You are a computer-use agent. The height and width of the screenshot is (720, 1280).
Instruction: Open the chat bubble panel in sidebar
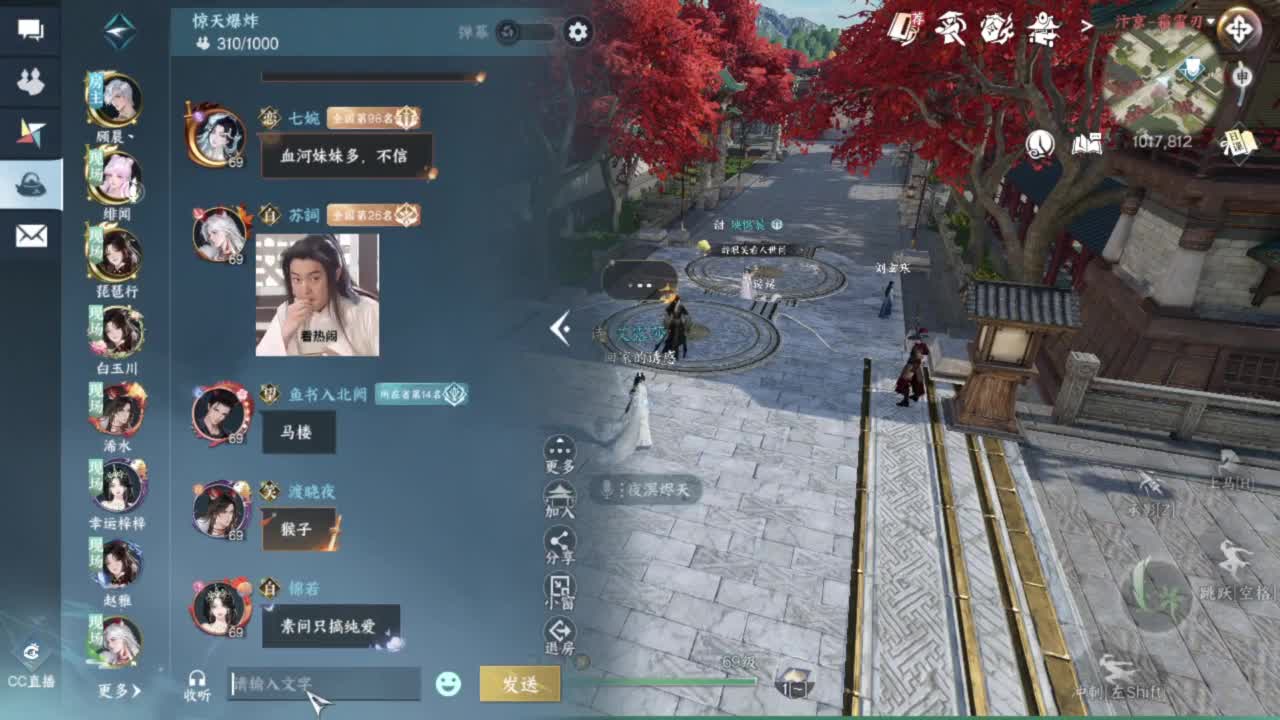[32, 30]
